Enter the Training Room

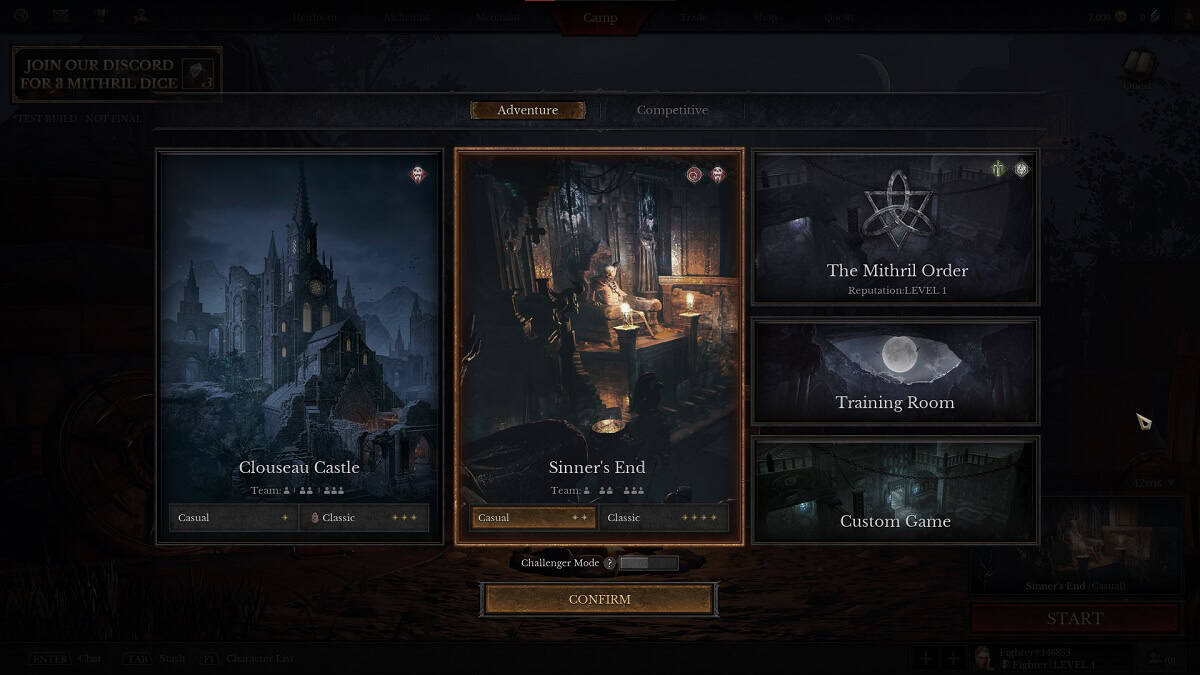point(896,370)
